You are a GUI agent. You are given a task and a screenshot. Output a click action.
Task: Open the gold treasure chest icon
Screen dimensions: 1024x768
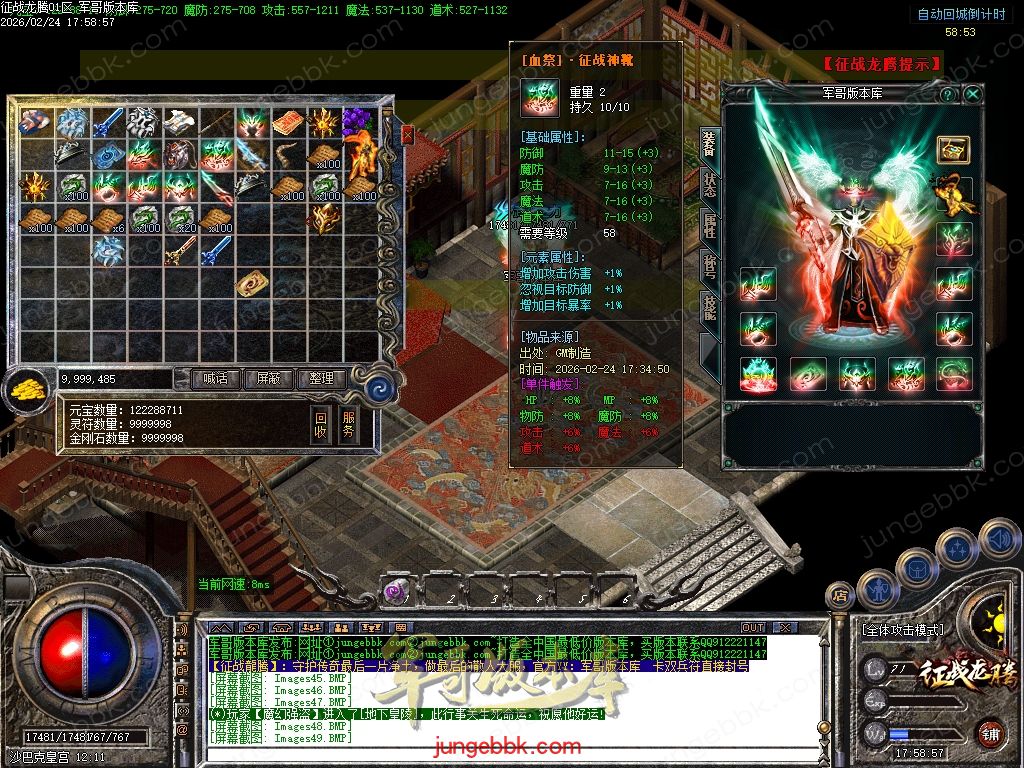952,149
